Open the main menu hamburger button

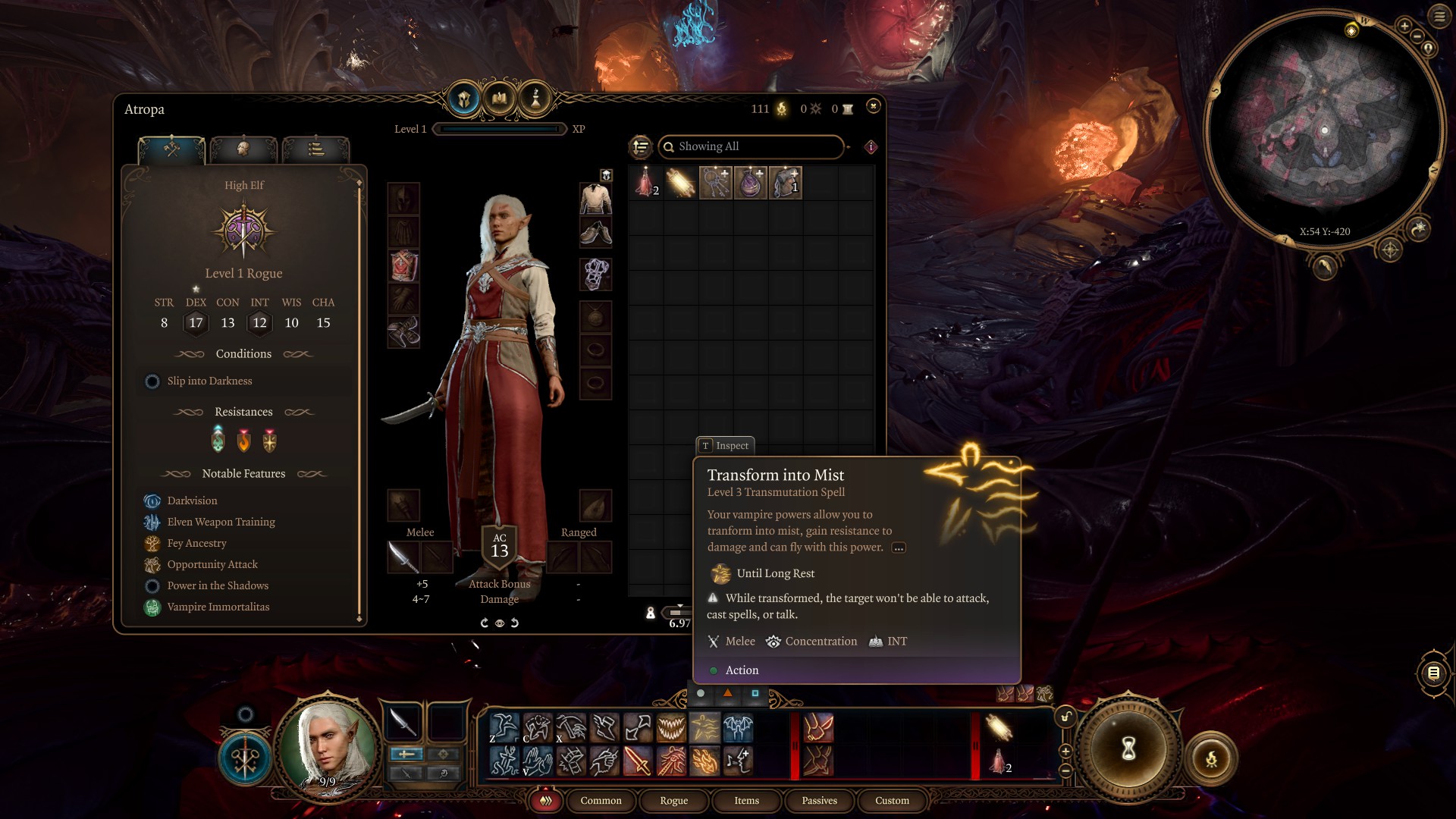pos(1439,16)
